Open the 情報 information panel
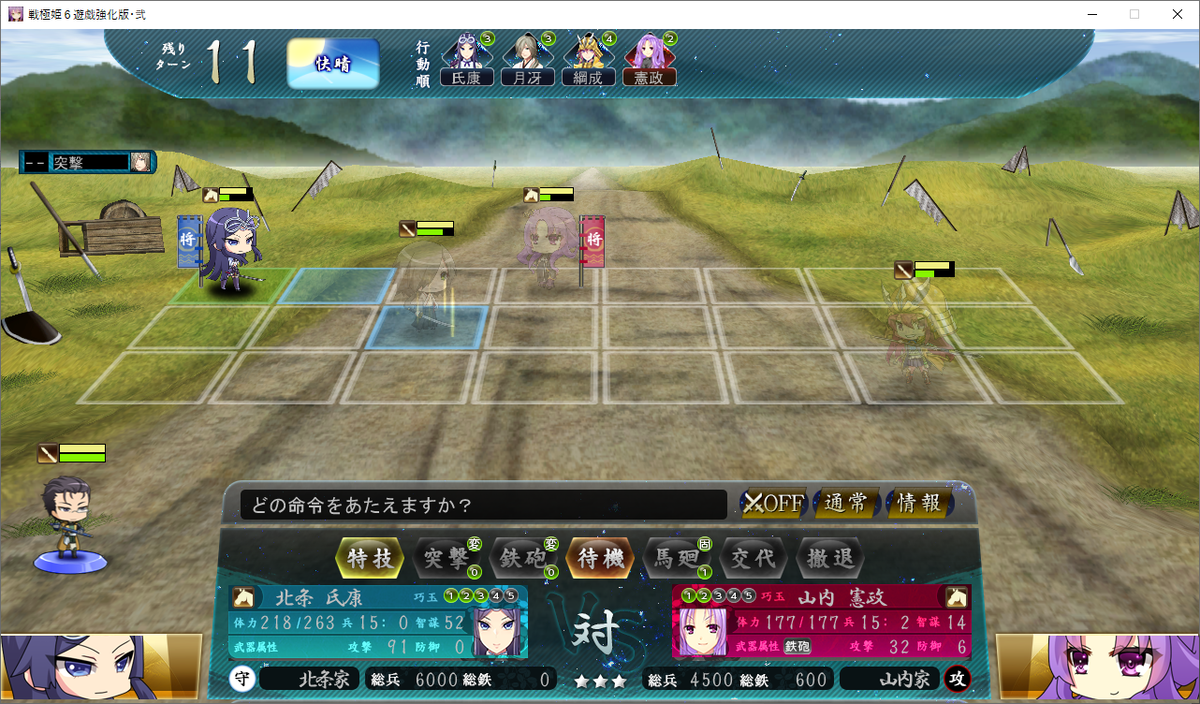 (x=918, y=503)
